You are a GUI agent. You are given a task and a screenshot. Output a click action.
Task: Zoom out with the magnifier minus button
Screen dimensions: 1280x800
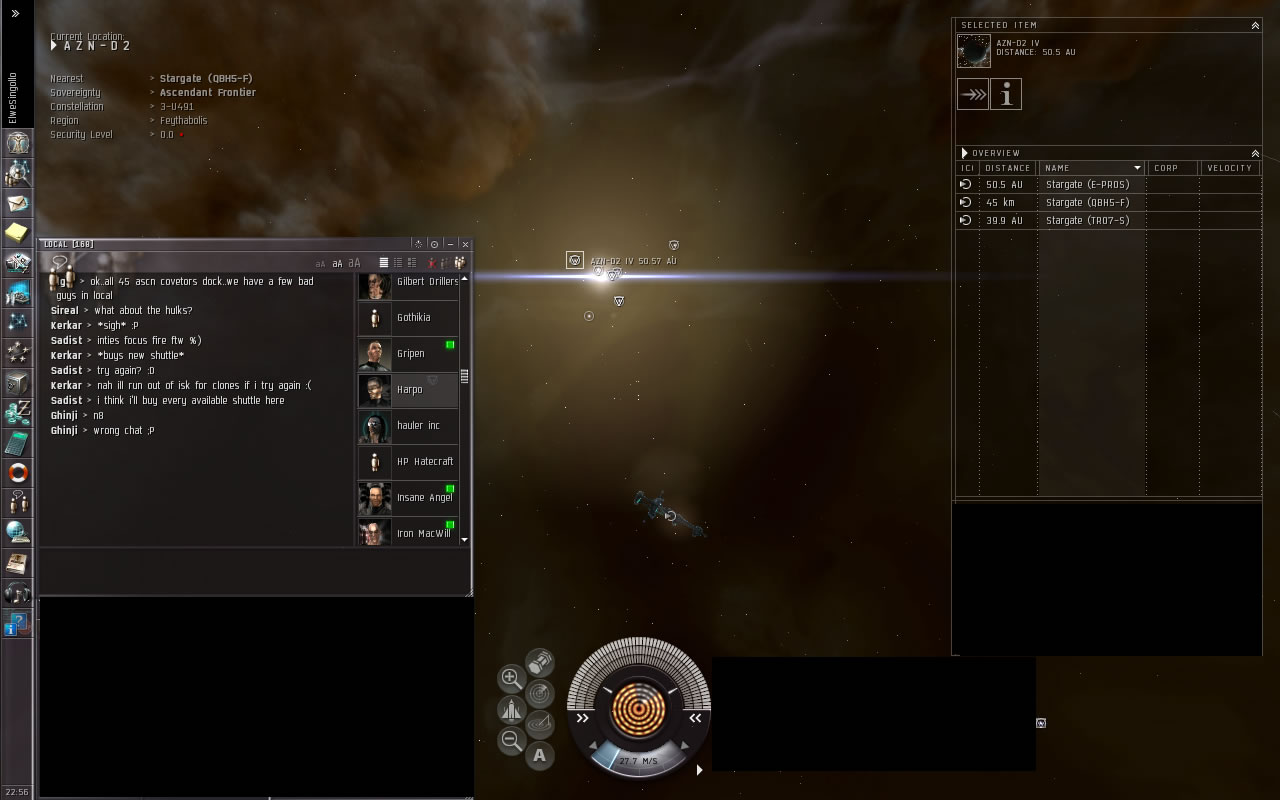511,741
